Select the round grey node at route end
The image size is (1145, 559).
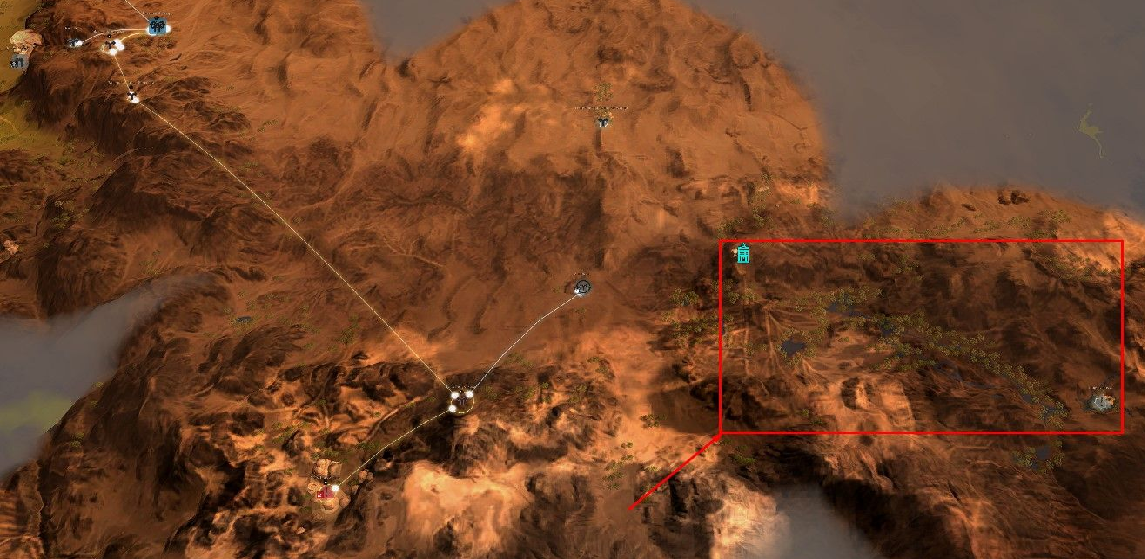583,287
